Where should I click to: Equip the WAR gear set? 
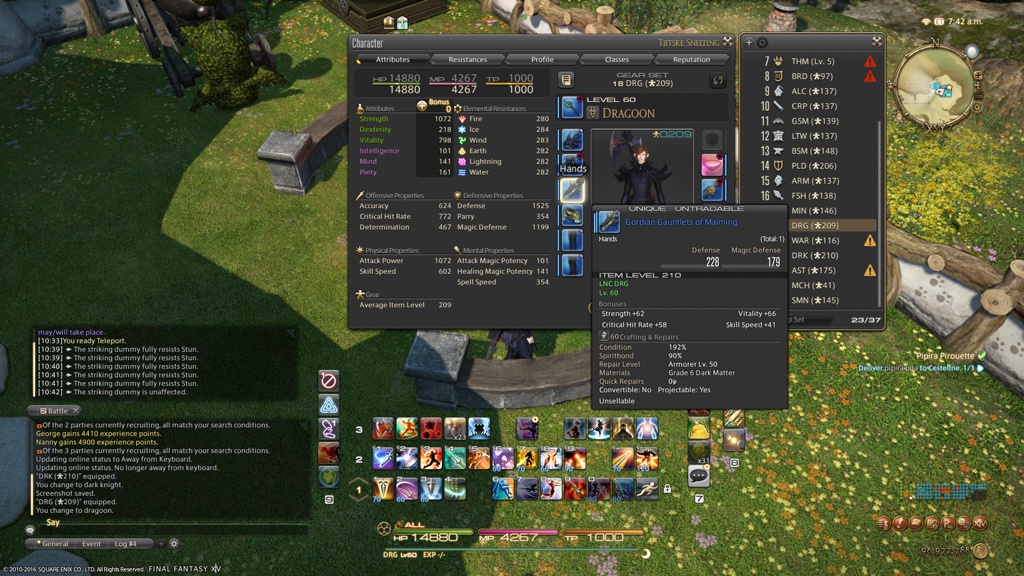pyautogui.click(x=813, y=241)
